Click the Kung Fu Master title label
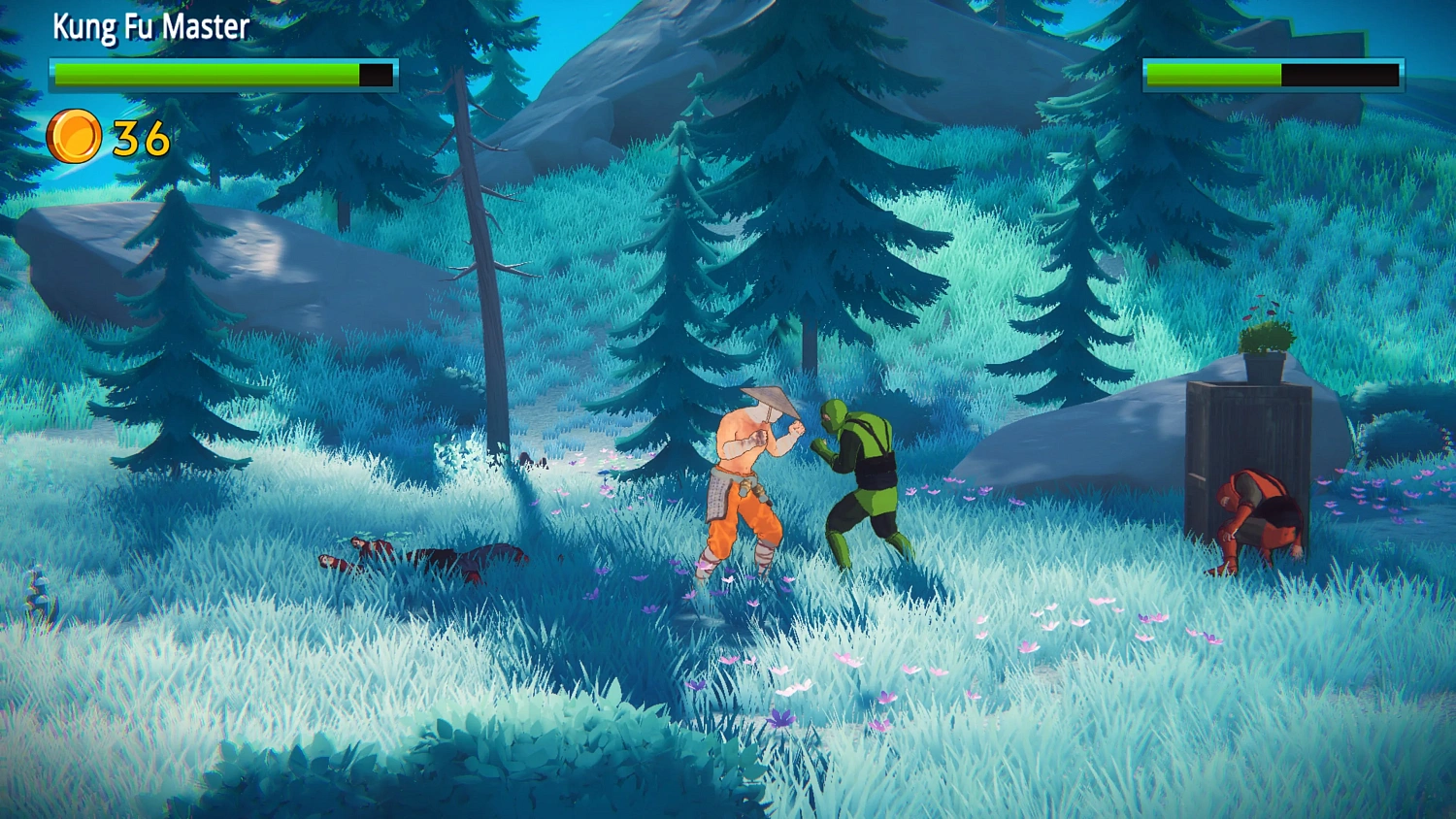Image resolution: width=1456 pixels, height=819 pixels. [x=151, y=26]
